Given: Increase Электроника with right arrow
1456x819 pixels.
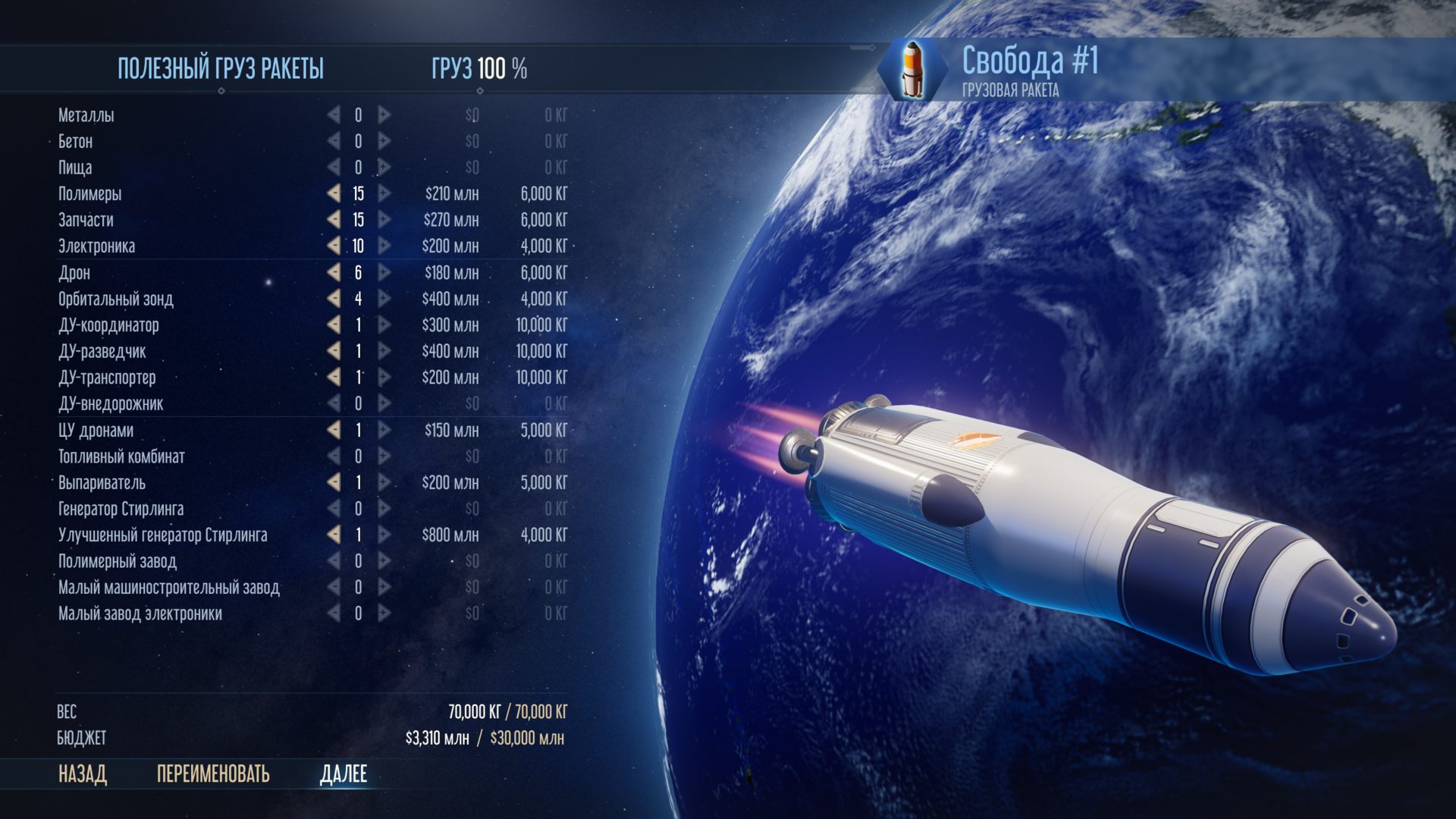Looking at the screenshot, I should [x=384, y=246].
